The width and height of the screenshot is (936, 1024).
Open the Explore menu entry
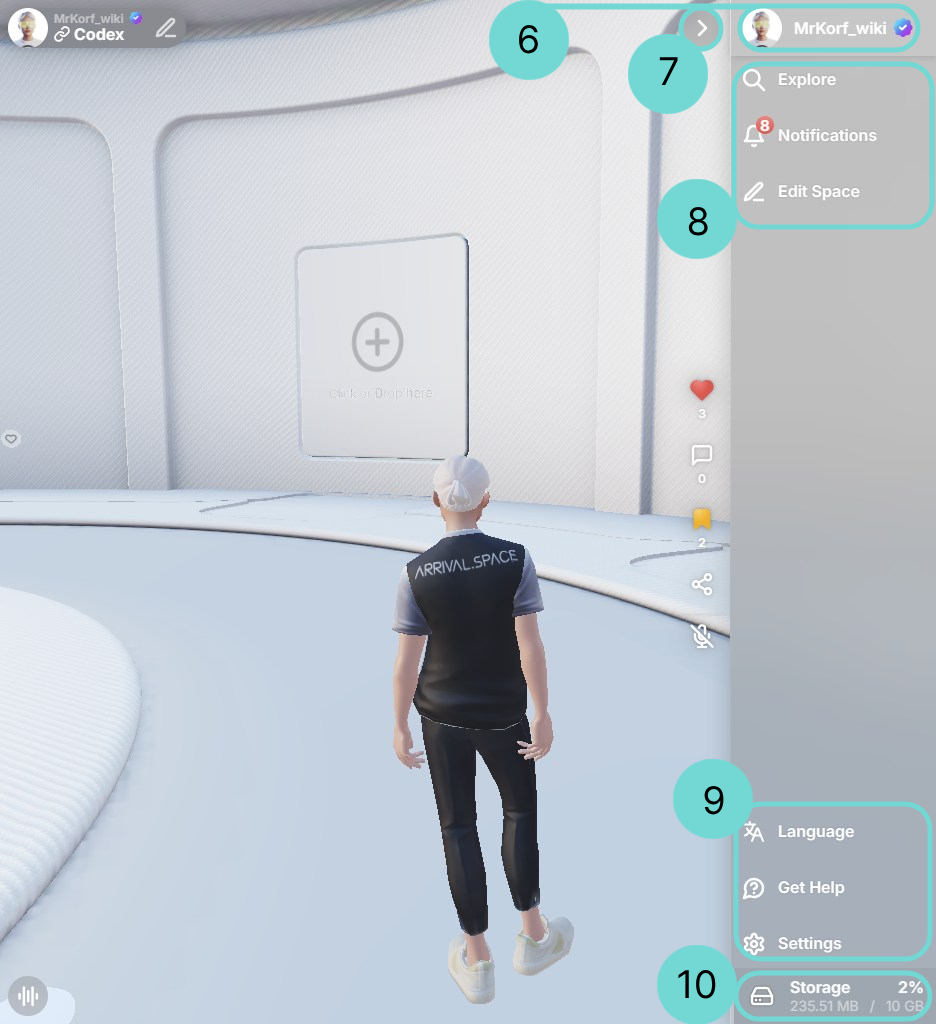point(806,80)
